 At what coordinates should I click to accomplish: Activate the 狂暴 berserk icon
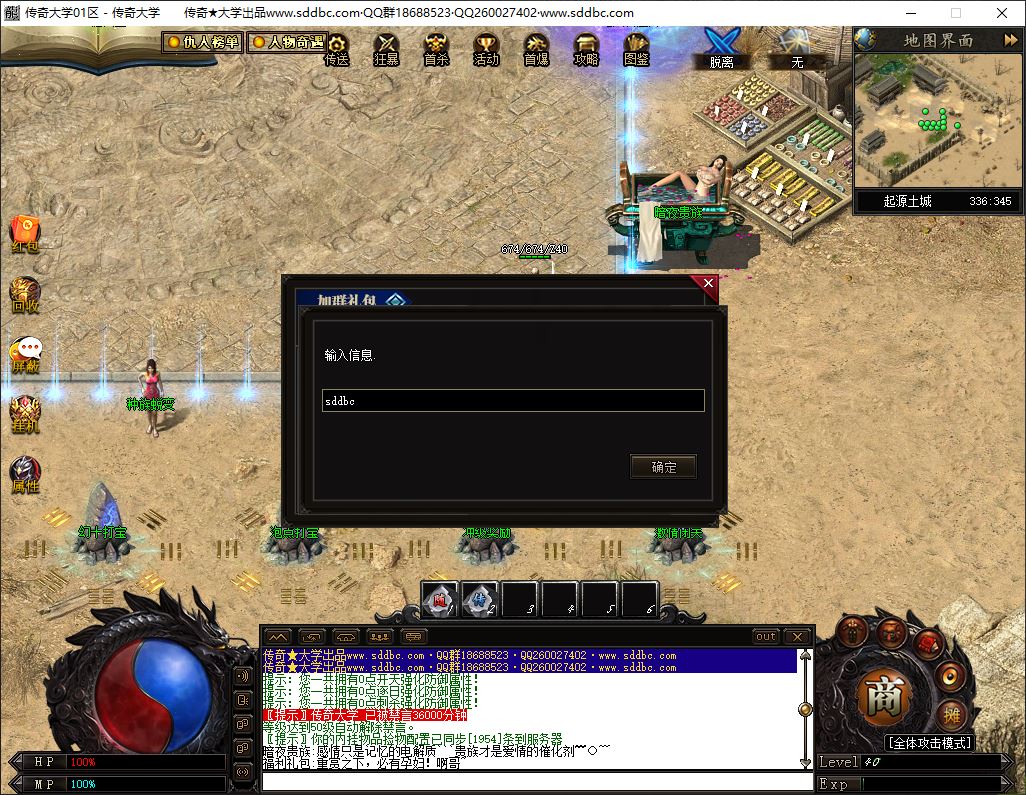(386, 48)
